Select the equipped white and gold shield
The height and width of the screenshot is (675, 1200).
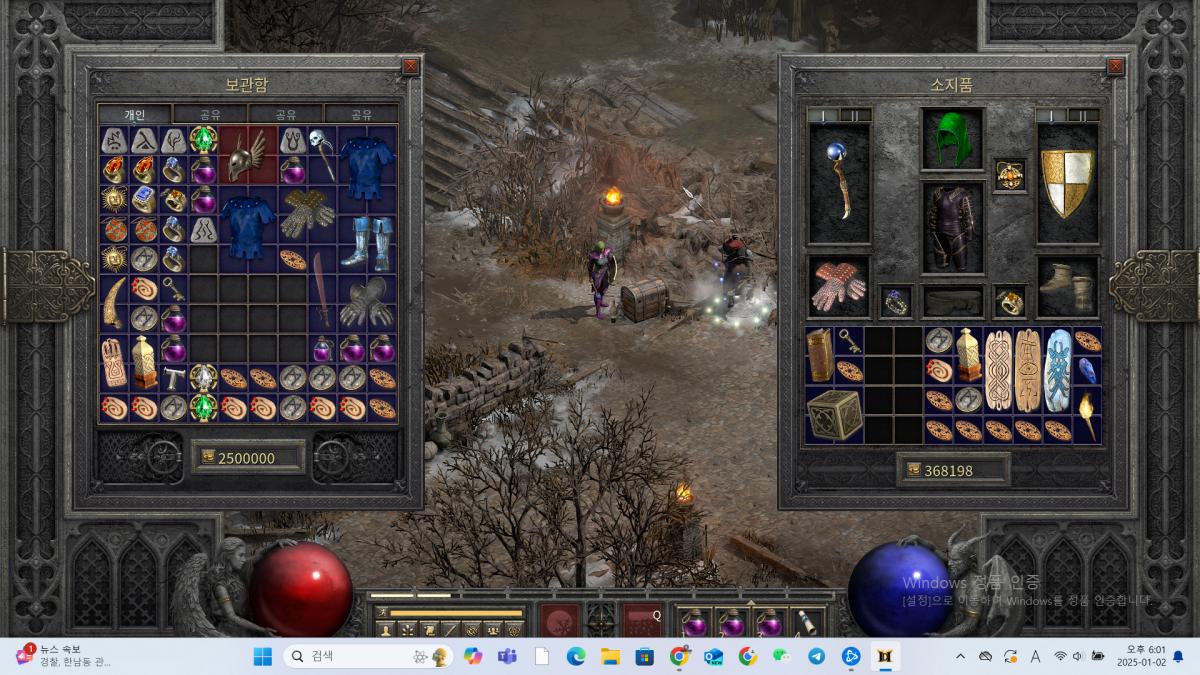point(1067,183)
